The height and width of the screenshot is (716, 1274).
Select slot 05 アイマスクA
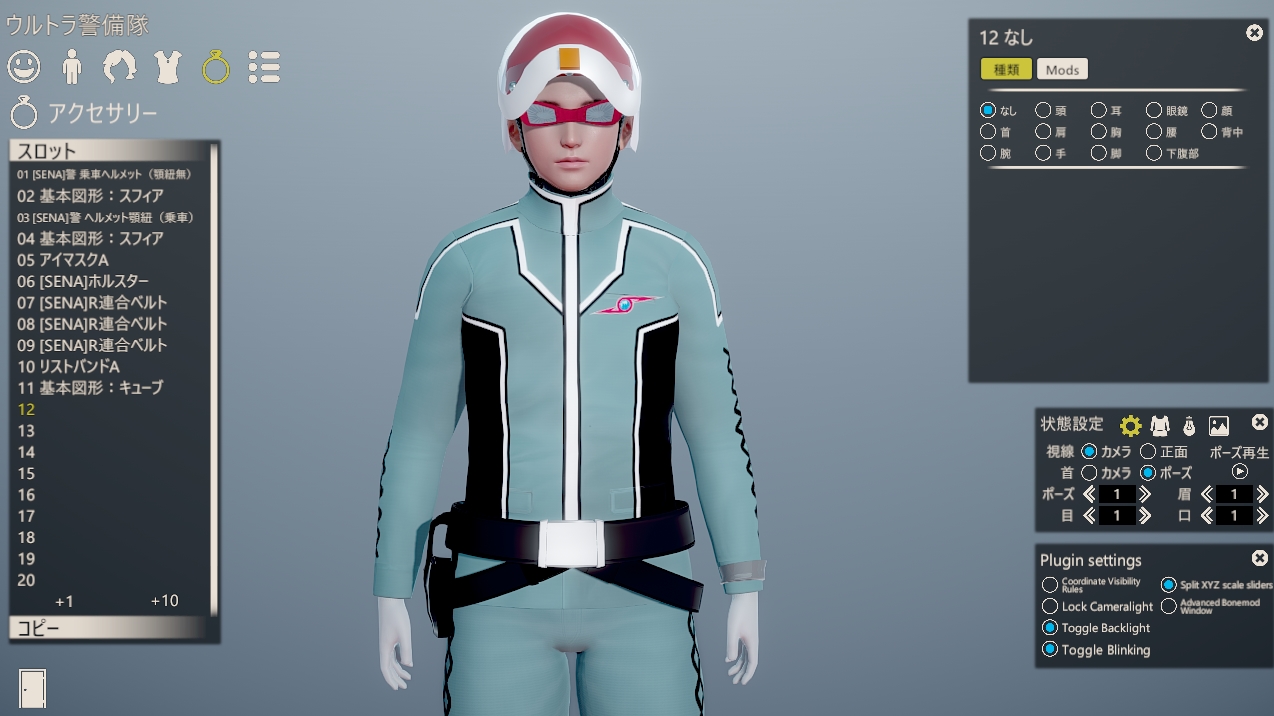coord(63,260)
